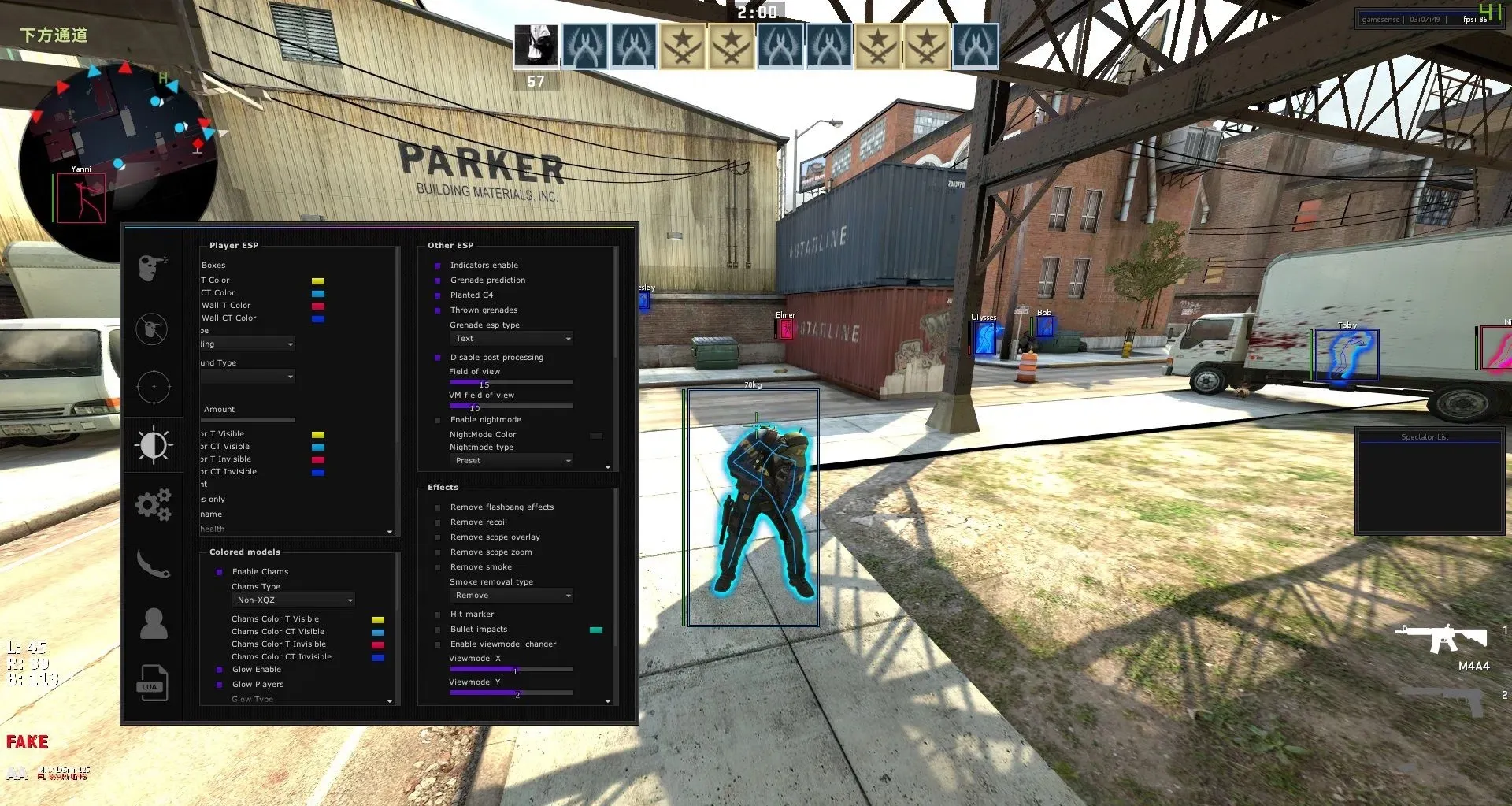This screenshot has height=806, width=1512.
Task: Open the Smoke removal type dropdown
Action: point(511,595)
